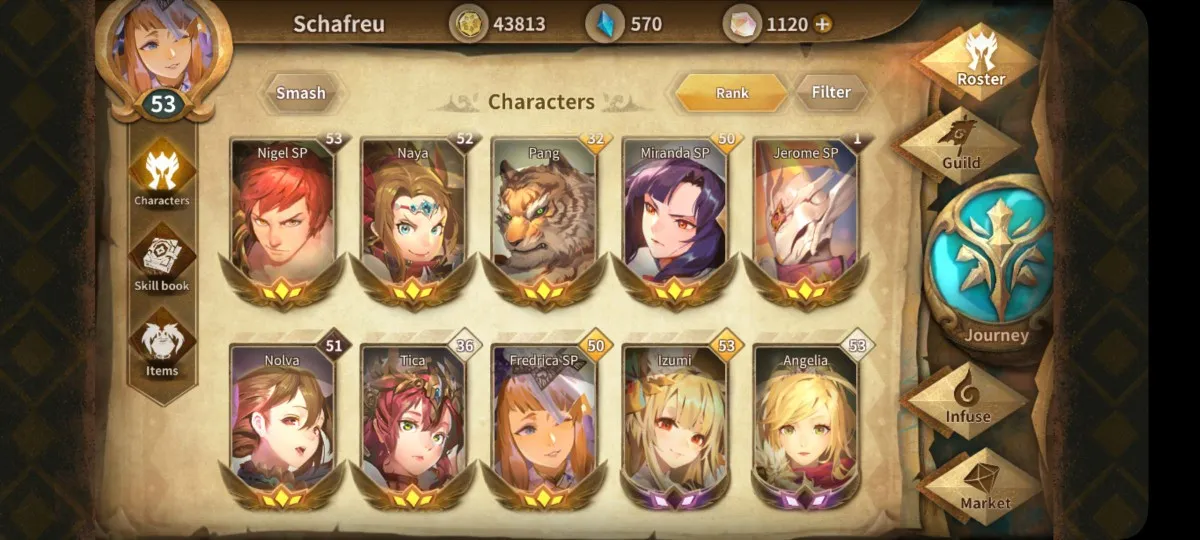
Task: Open the Smash button
Action: [x=301, y=93]
